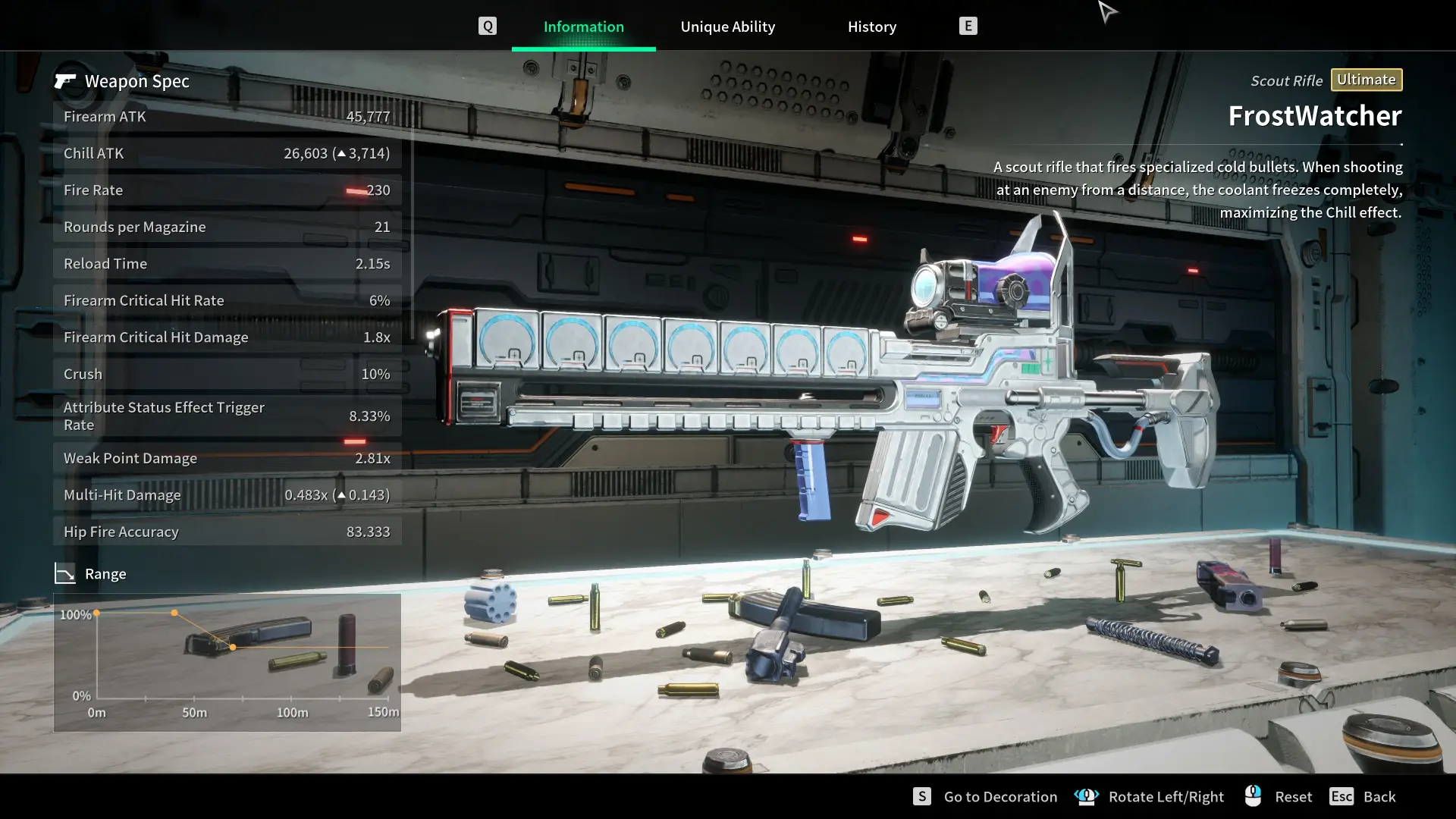This screenshot has height=819, width=1456.
Task: Click the Ultimate rarity badge
Action: coord(1366,80)
